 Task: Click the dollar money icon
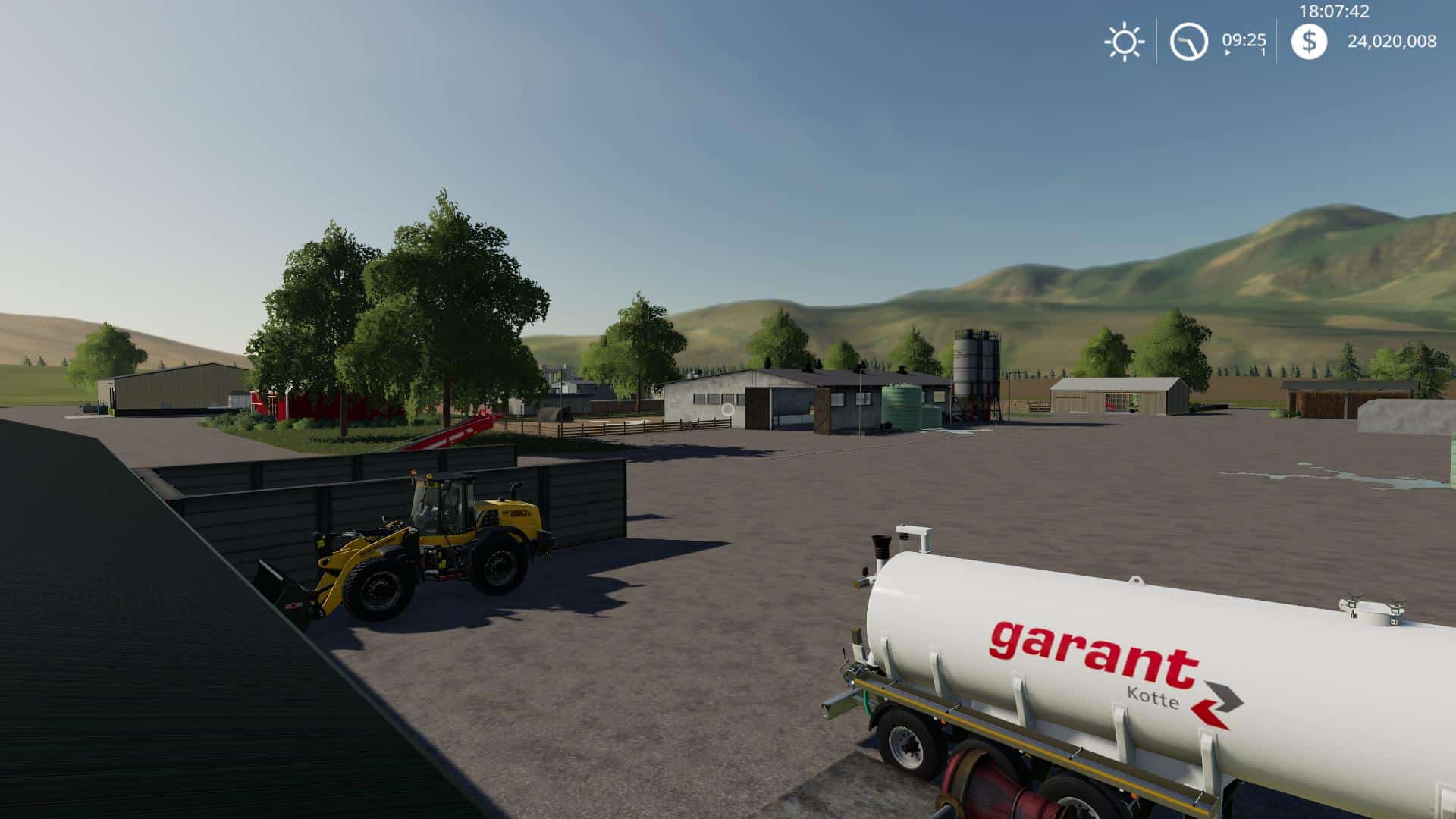(x=1310, y=40)
